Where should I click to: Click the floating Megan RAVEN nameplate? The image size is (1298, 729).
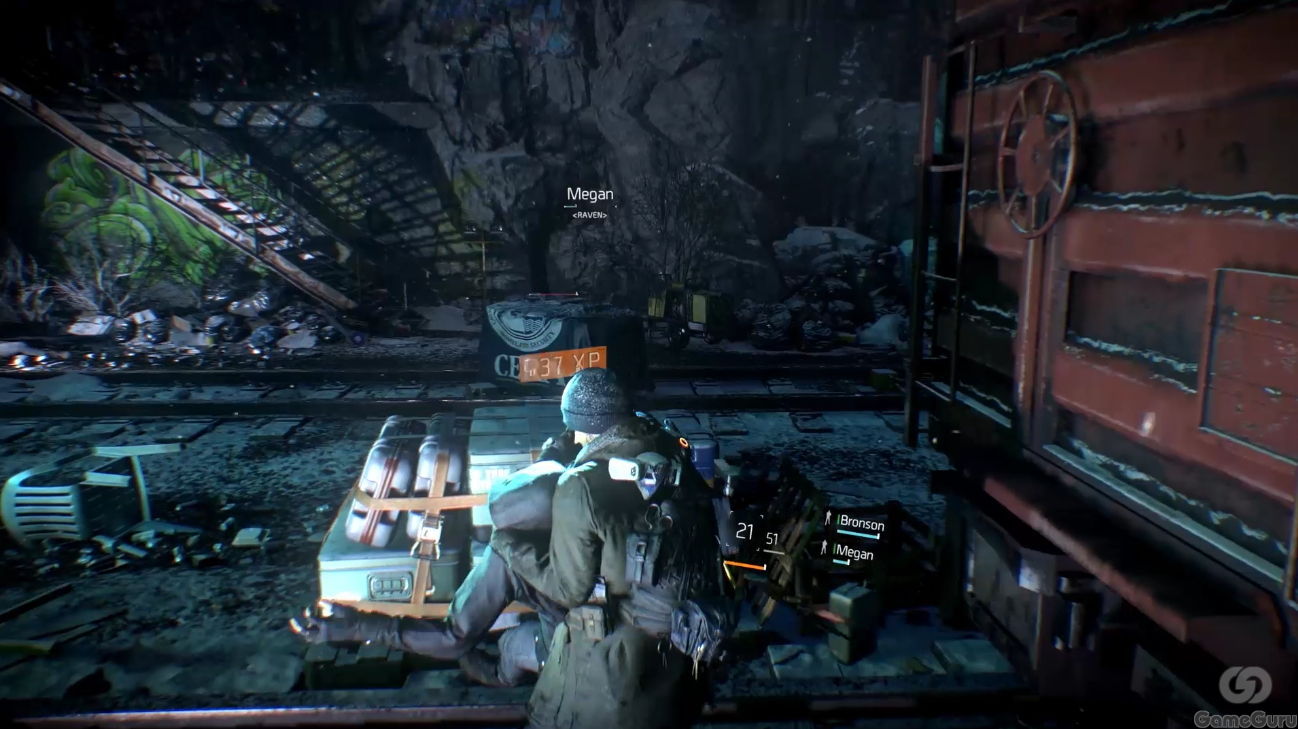(x=588, y=199)
